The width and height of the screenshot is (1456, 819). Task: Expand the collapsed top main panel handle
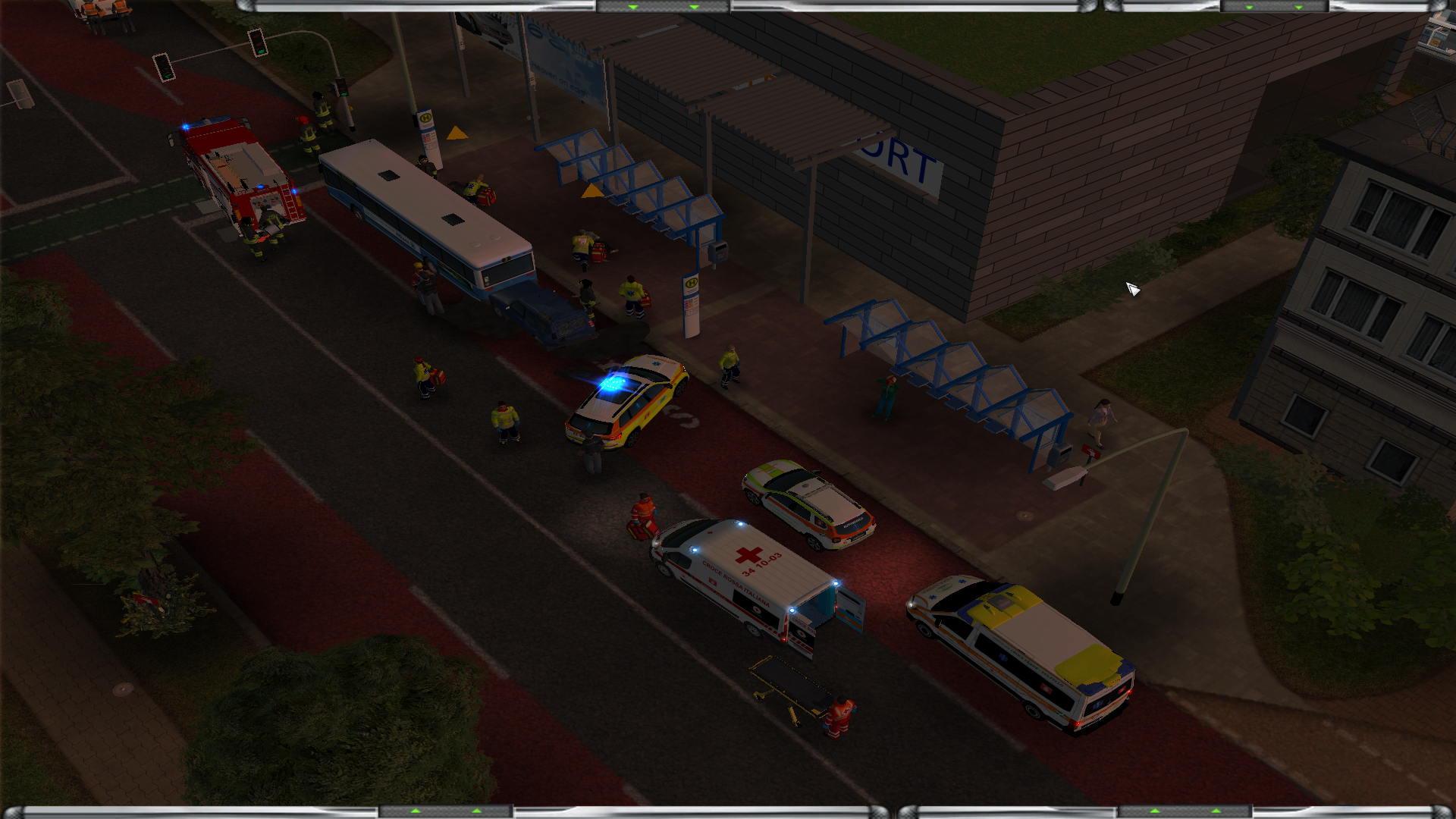click(663, 7)
